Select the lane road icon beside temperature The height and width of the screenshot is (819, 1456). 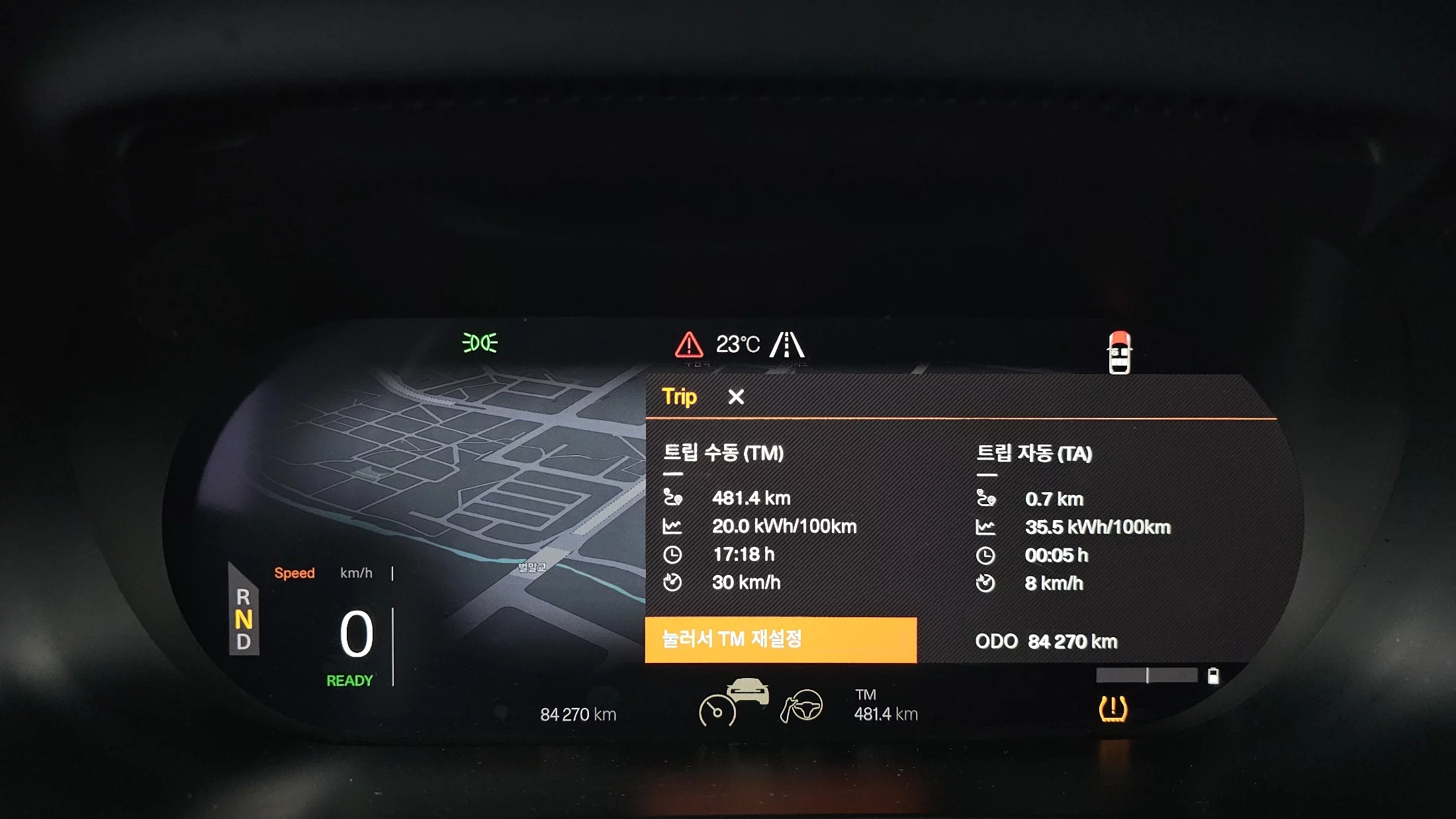point(787,345)
